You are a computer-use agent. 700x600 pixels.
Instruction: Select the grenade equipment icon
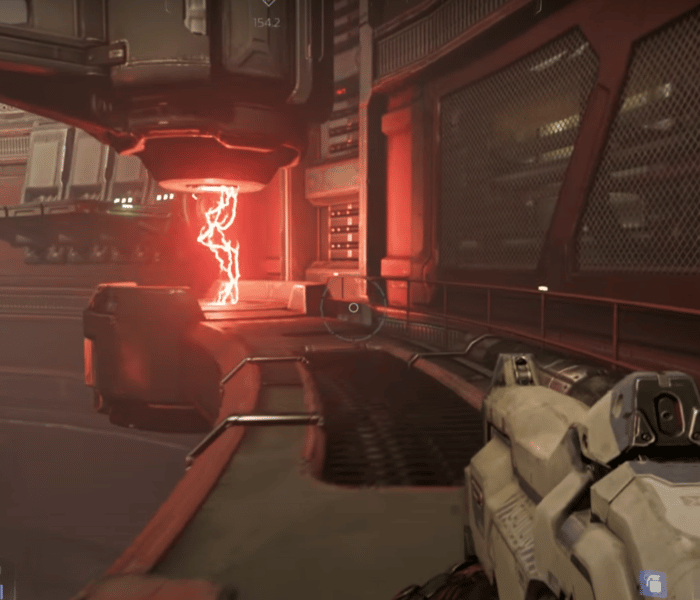[652, 582]
